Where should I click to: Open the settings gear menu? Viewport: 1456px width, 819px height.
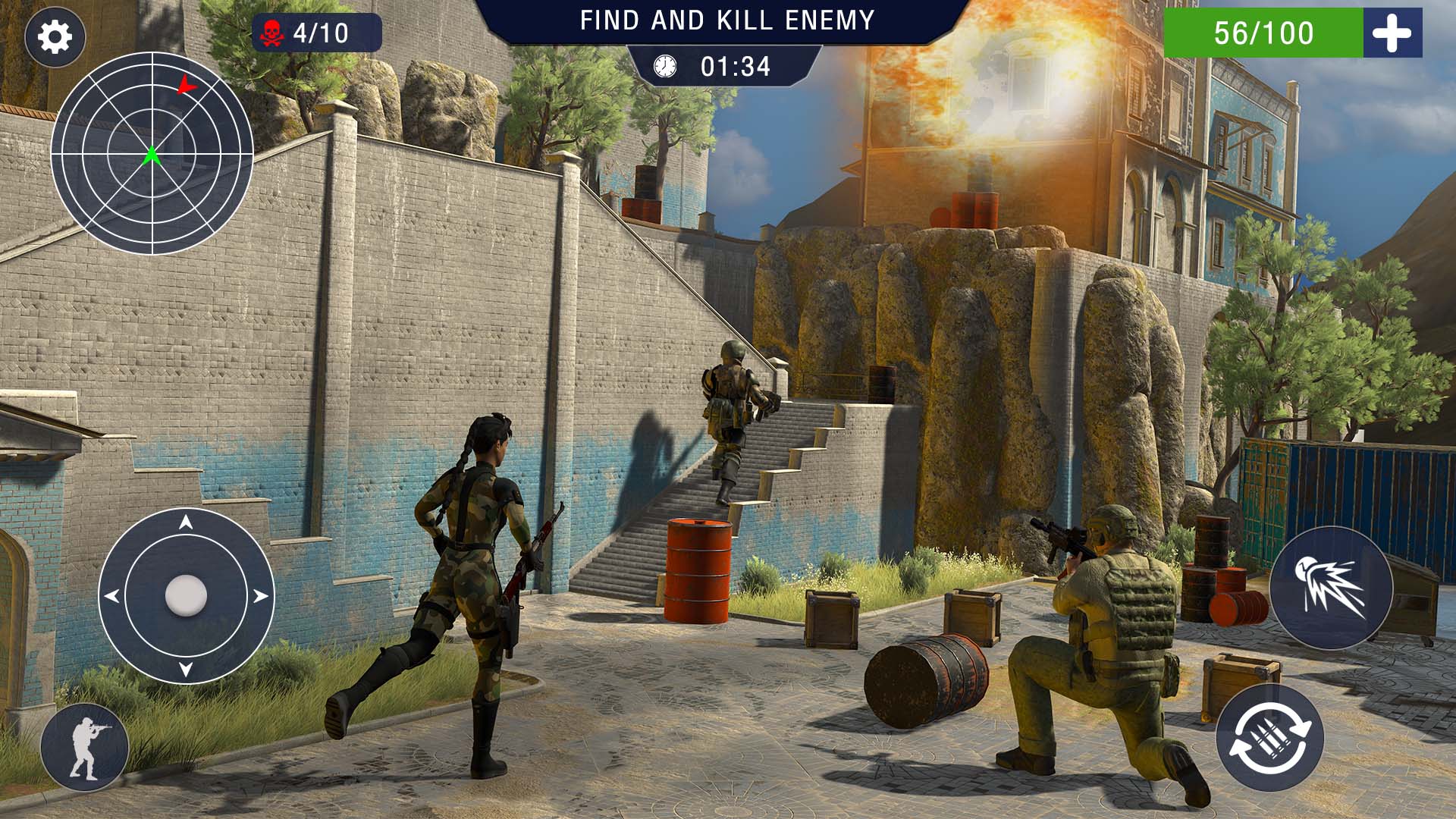coord(55,36)
